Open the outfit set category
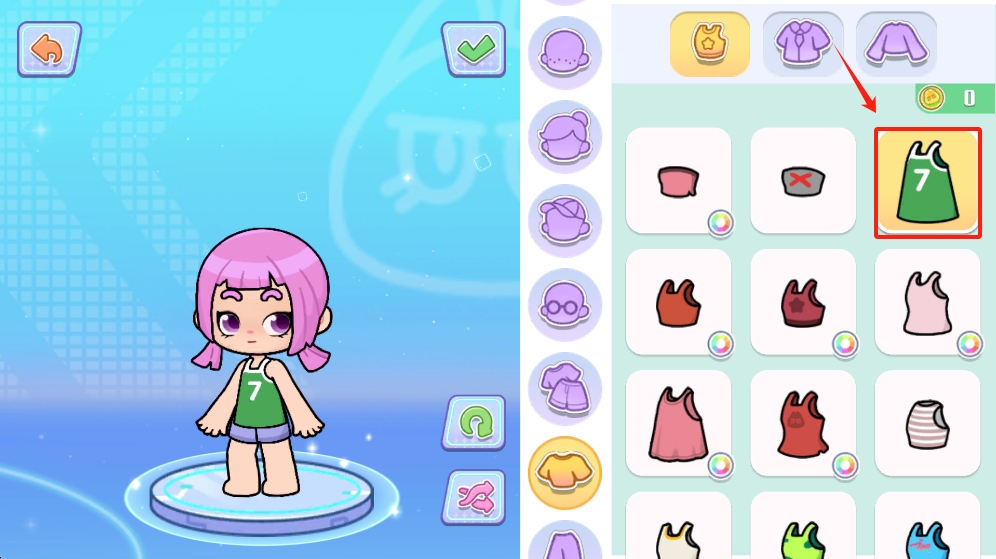Screen dimensions: 996x559 click(565, 388)
